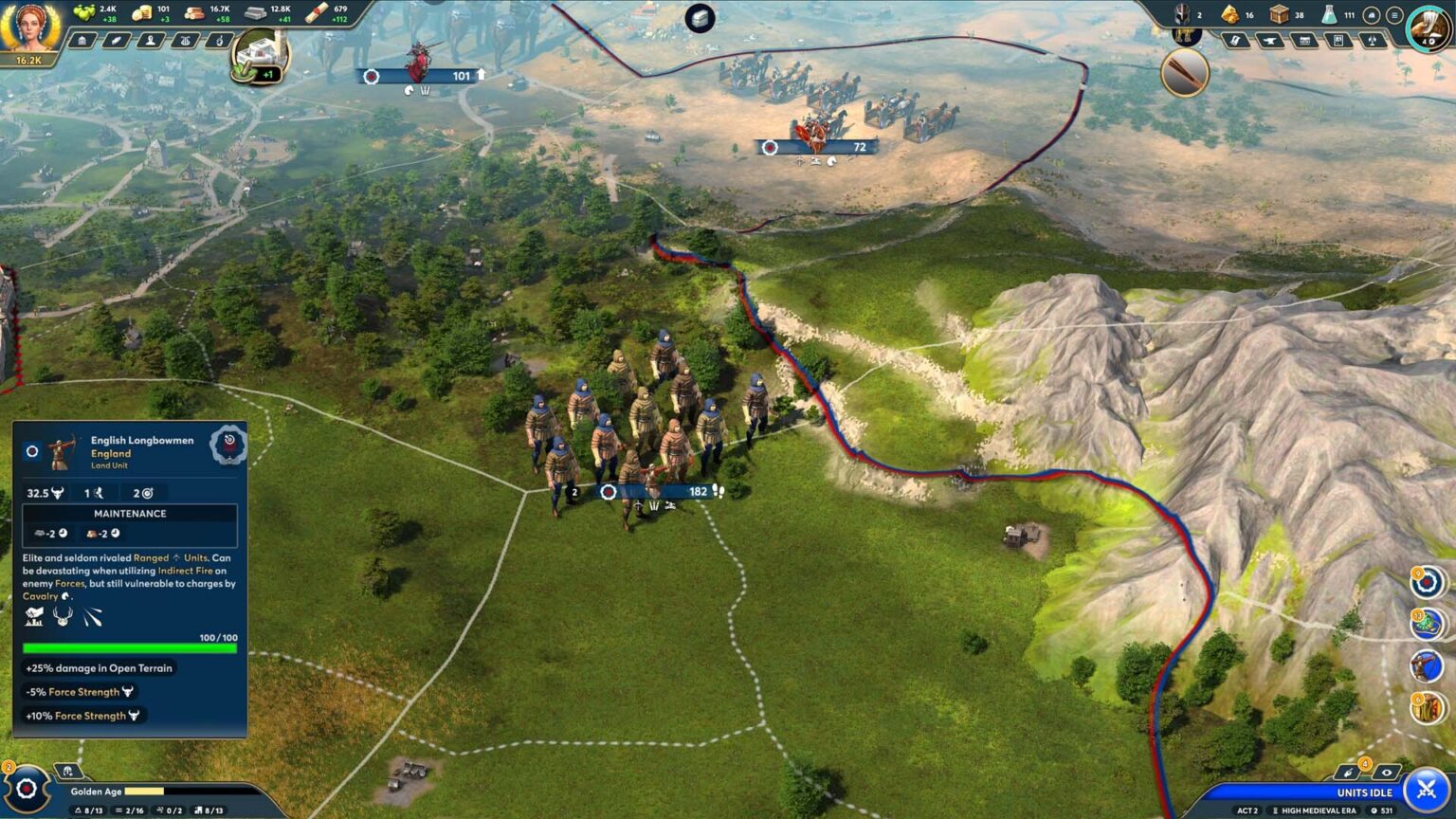Click the goods crate icon showing 38
The image size is (1456, 819).
[1279, 14]
